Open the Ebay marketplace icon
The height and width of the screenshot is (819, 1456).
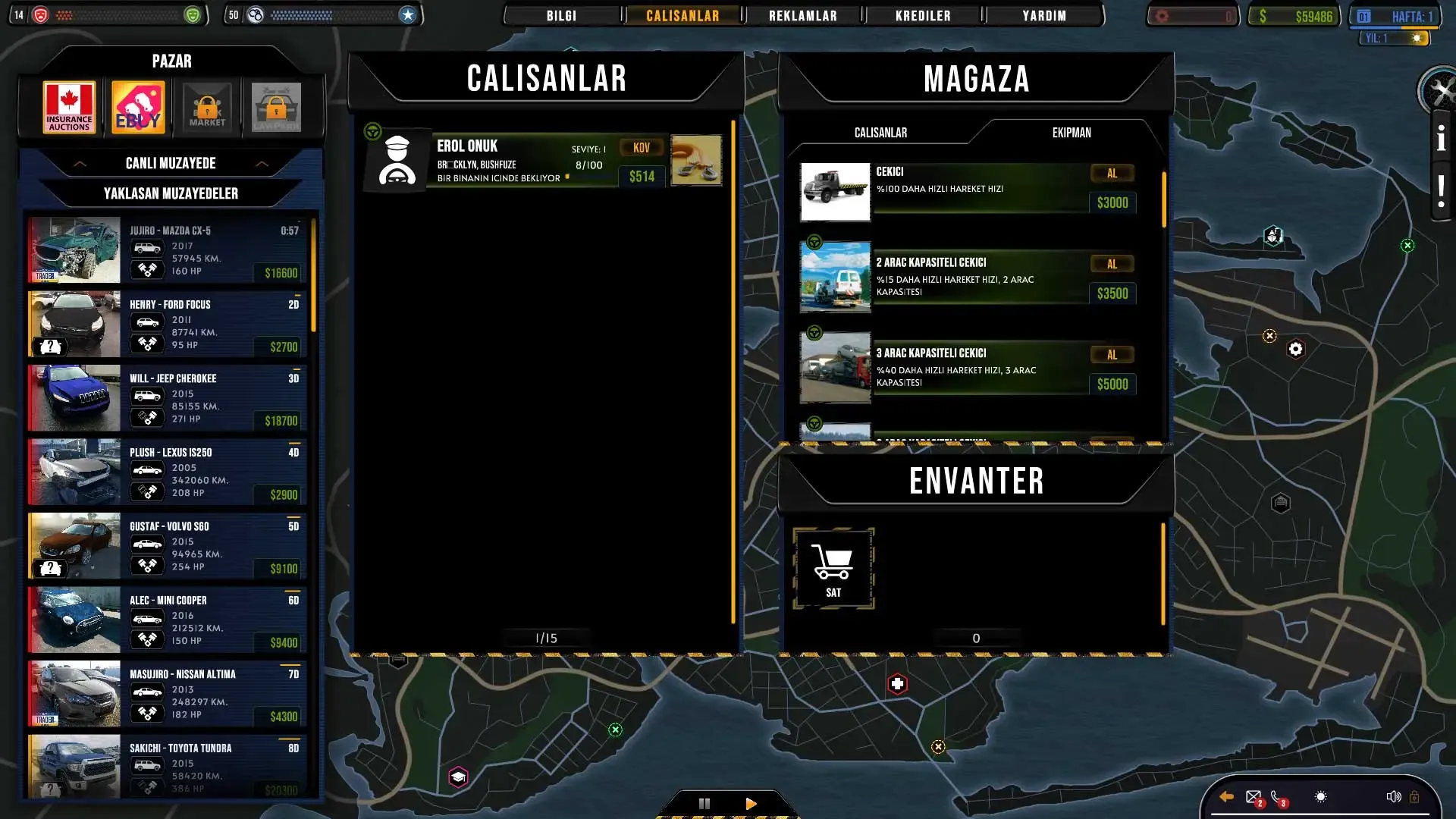[138, 108]
